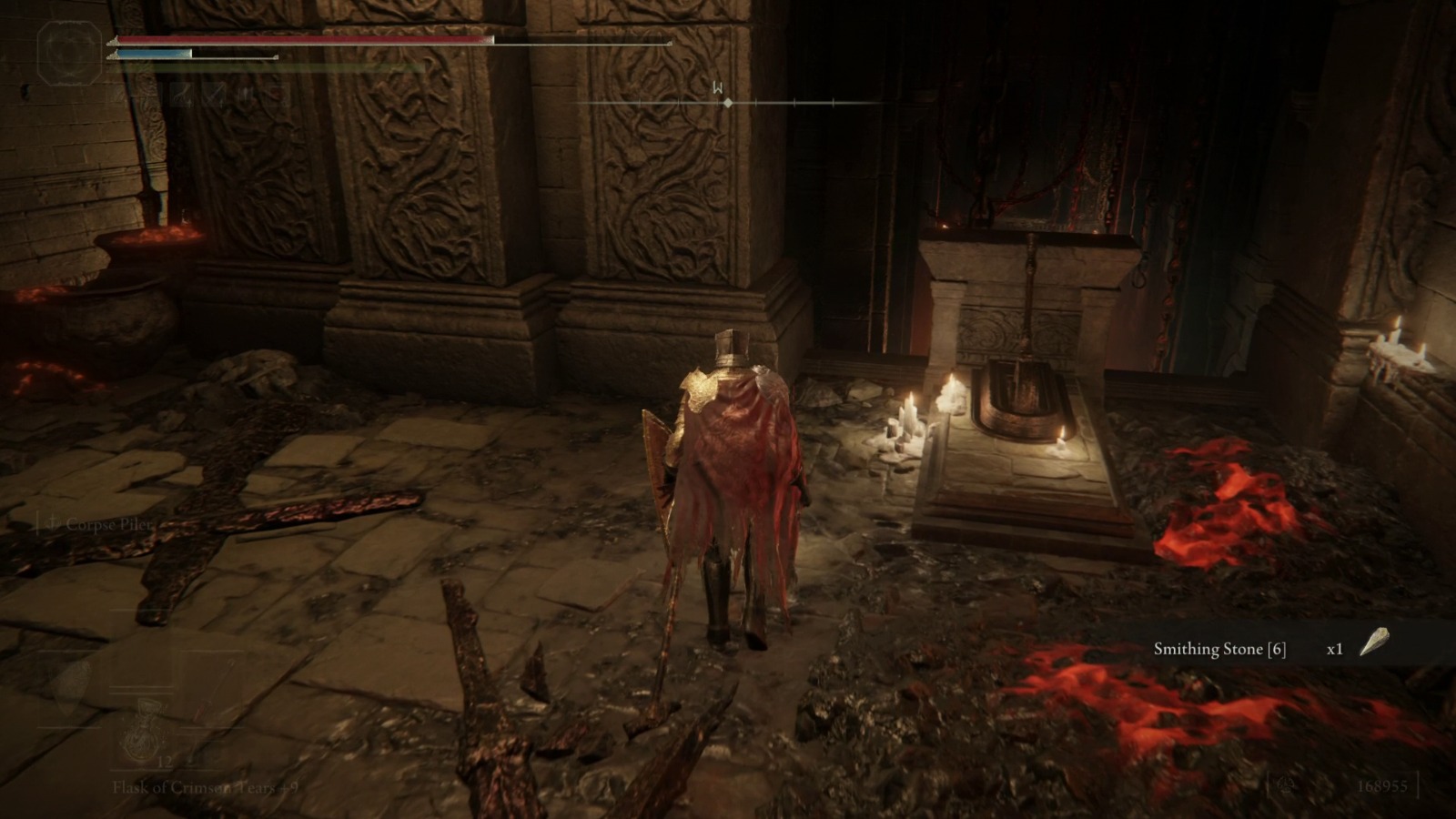1456x819 pixels.
Task: Select the Corpse Piler skill label
Action: (x=107, y=524)
